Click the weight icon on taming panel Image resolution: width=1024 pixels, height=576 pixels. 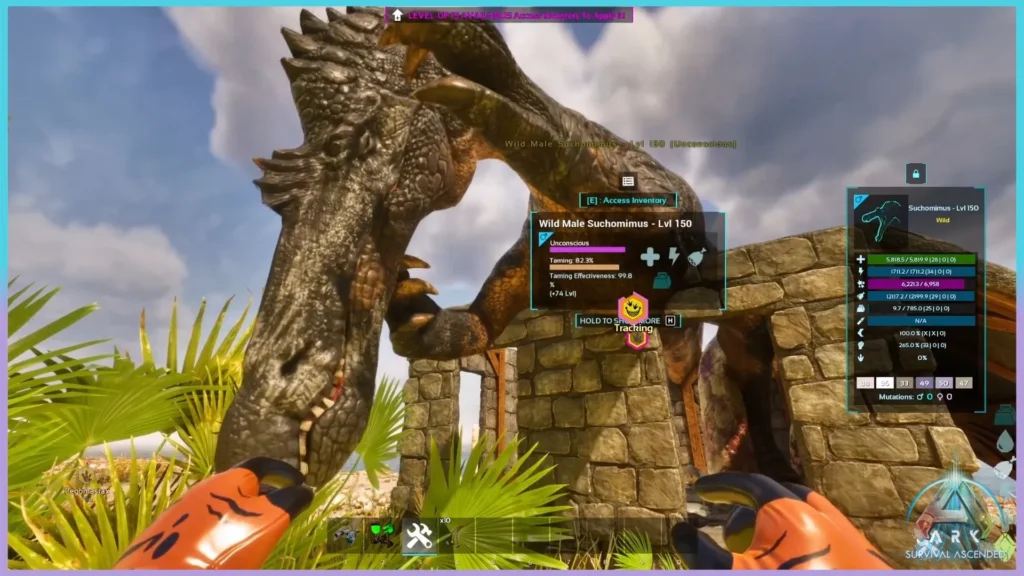[661, 281]
